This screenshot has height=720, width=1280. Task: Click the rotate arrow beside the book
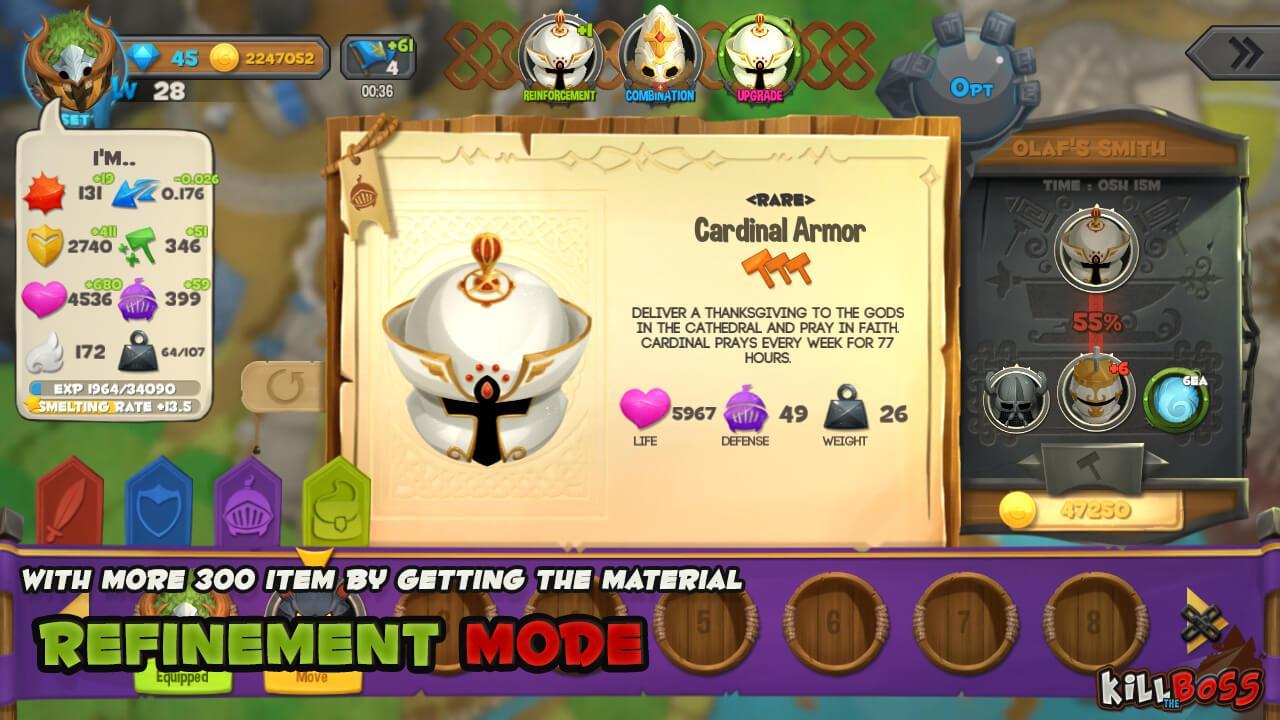tap(286, 388)
